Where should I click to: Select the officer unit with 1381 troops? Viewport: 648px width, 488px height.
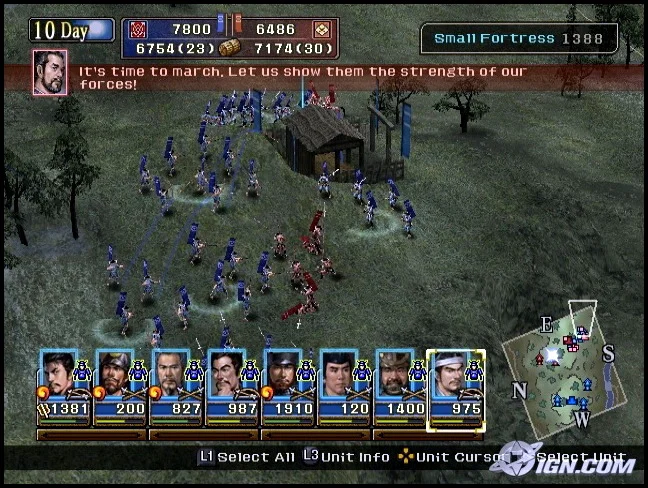click(64, 384)
